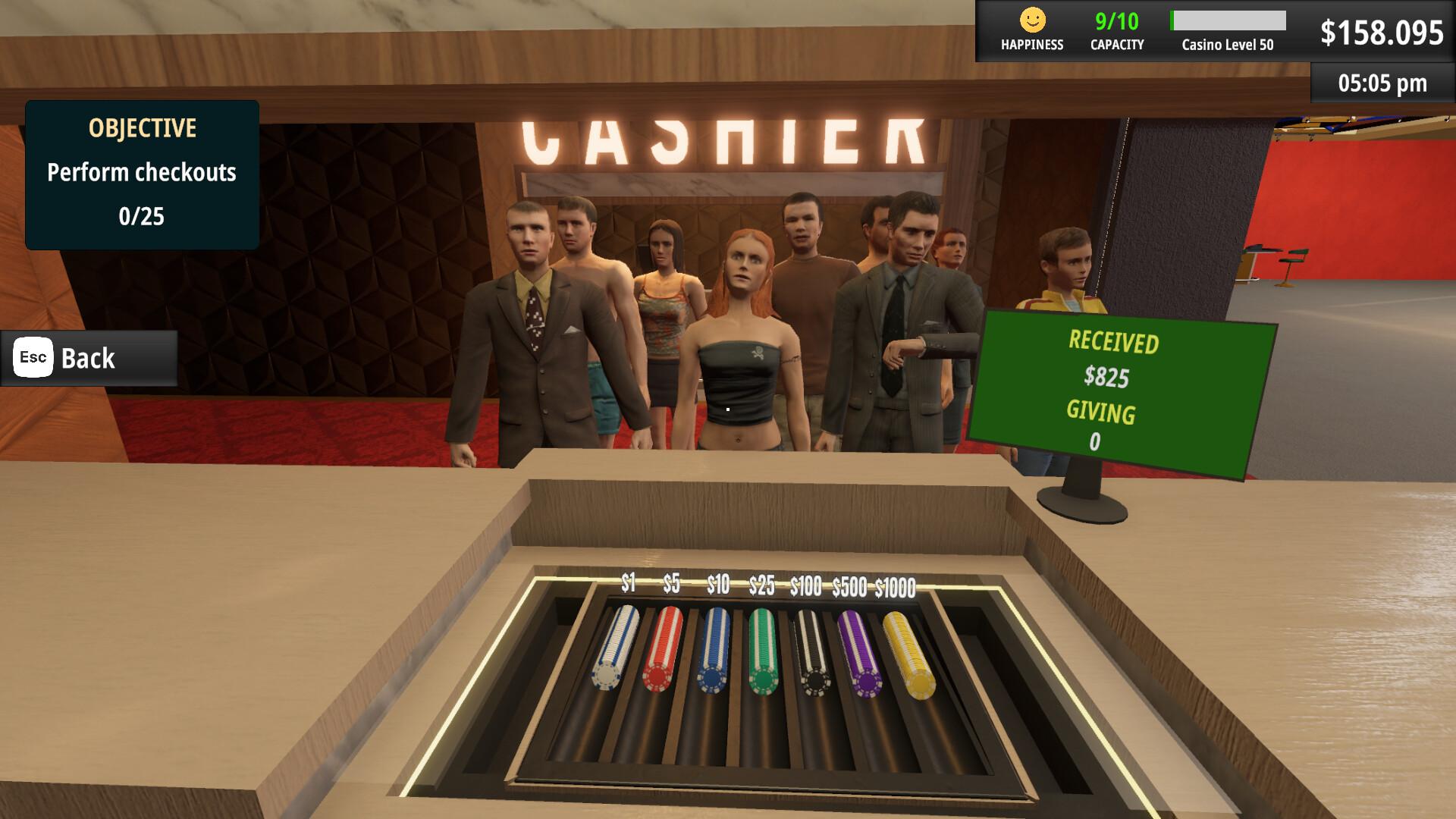The width and height of the screenshot is (1456, 819).
Task: Open the Perform checkouts objective panel
Action: pyautogui.click(x=141, y=173)
